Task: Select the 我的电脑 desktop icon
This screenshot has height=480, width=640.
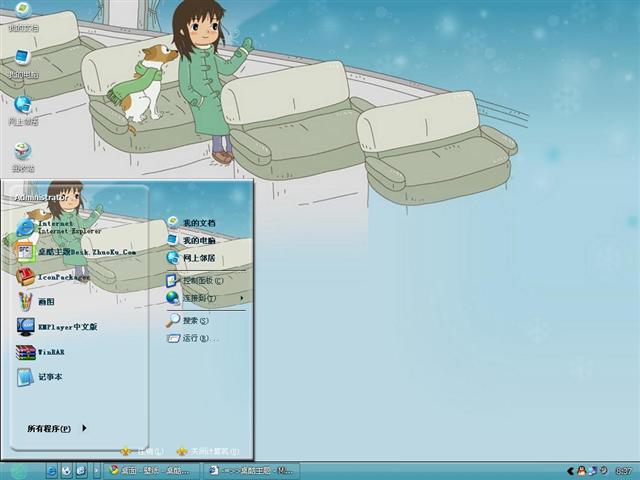Action: point(22,63)
